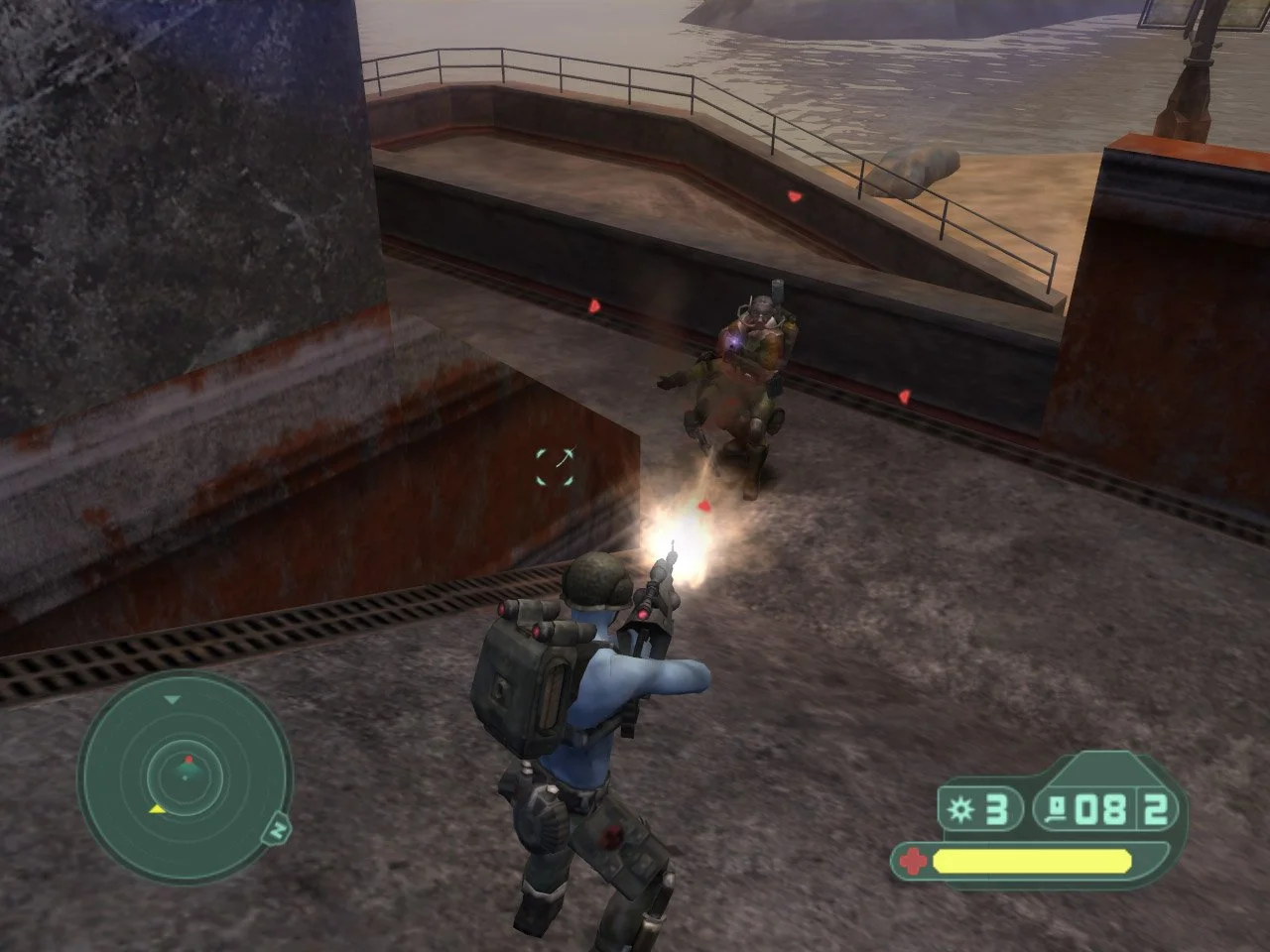
Task: Click the downward arrow at the radar's top edge
Action: point(172,699)
